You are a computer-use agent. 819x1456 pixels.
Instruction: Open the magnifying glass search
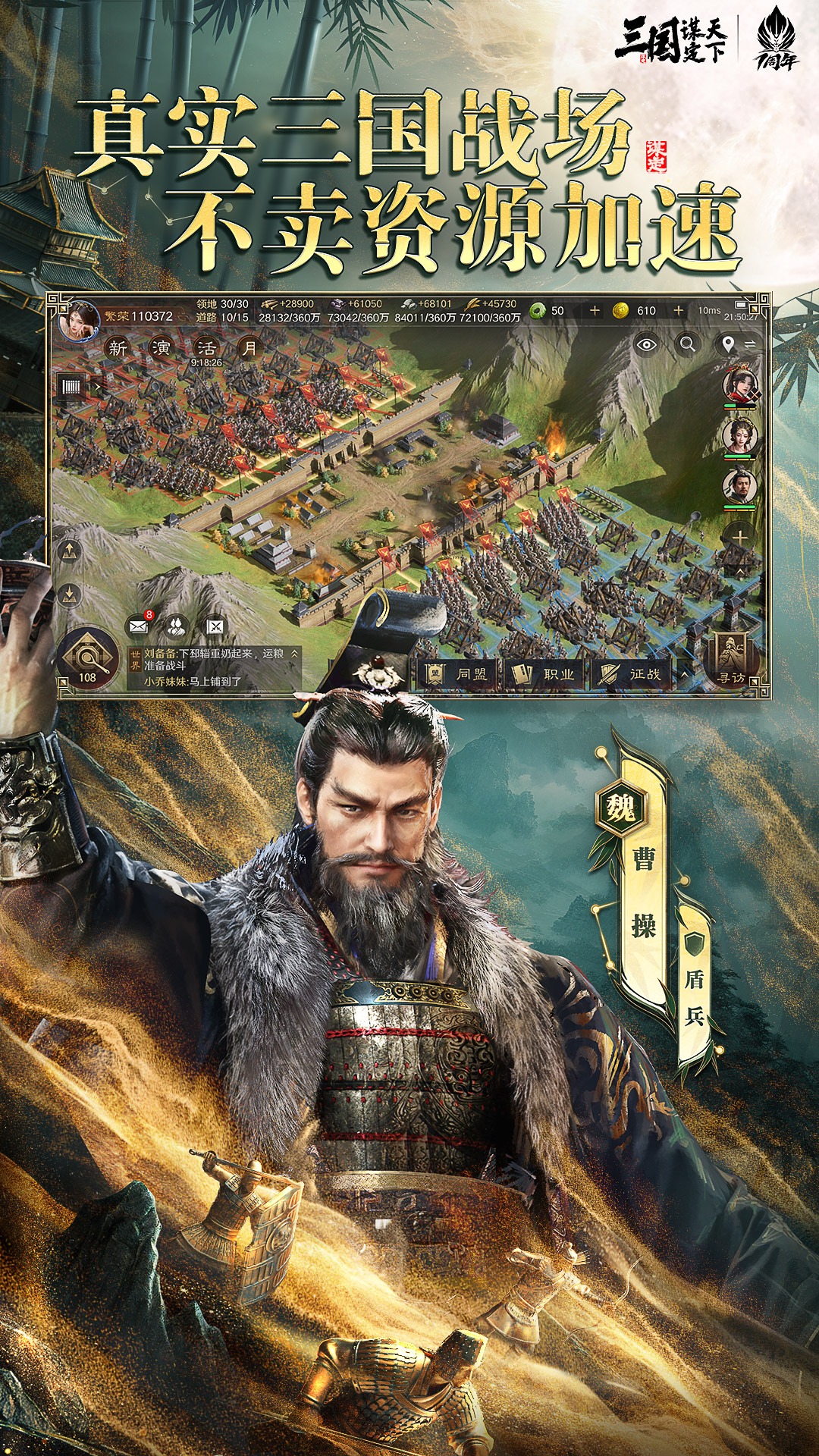point(688,345)
